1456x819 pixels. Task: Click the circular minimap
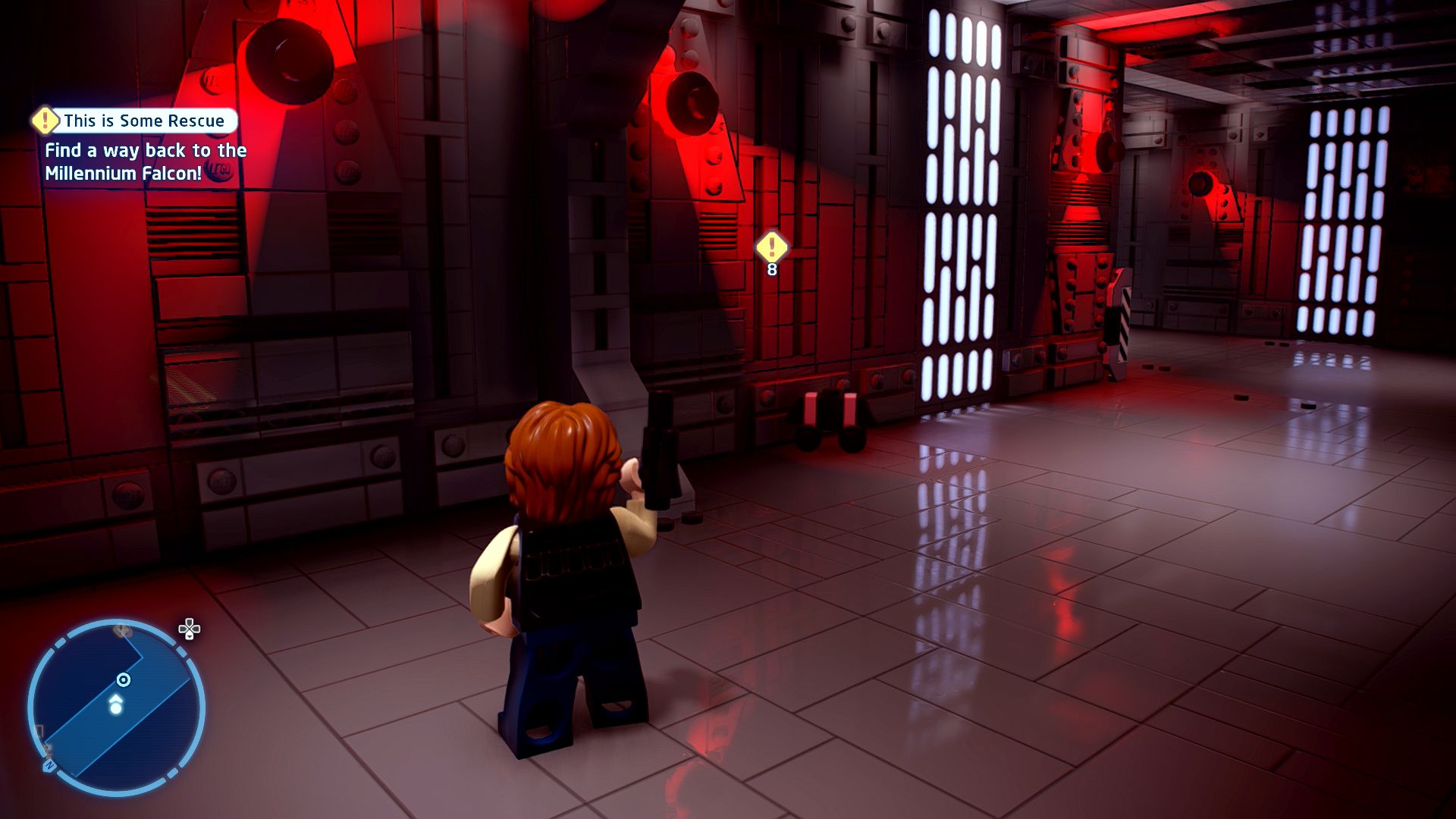[116, 708]
